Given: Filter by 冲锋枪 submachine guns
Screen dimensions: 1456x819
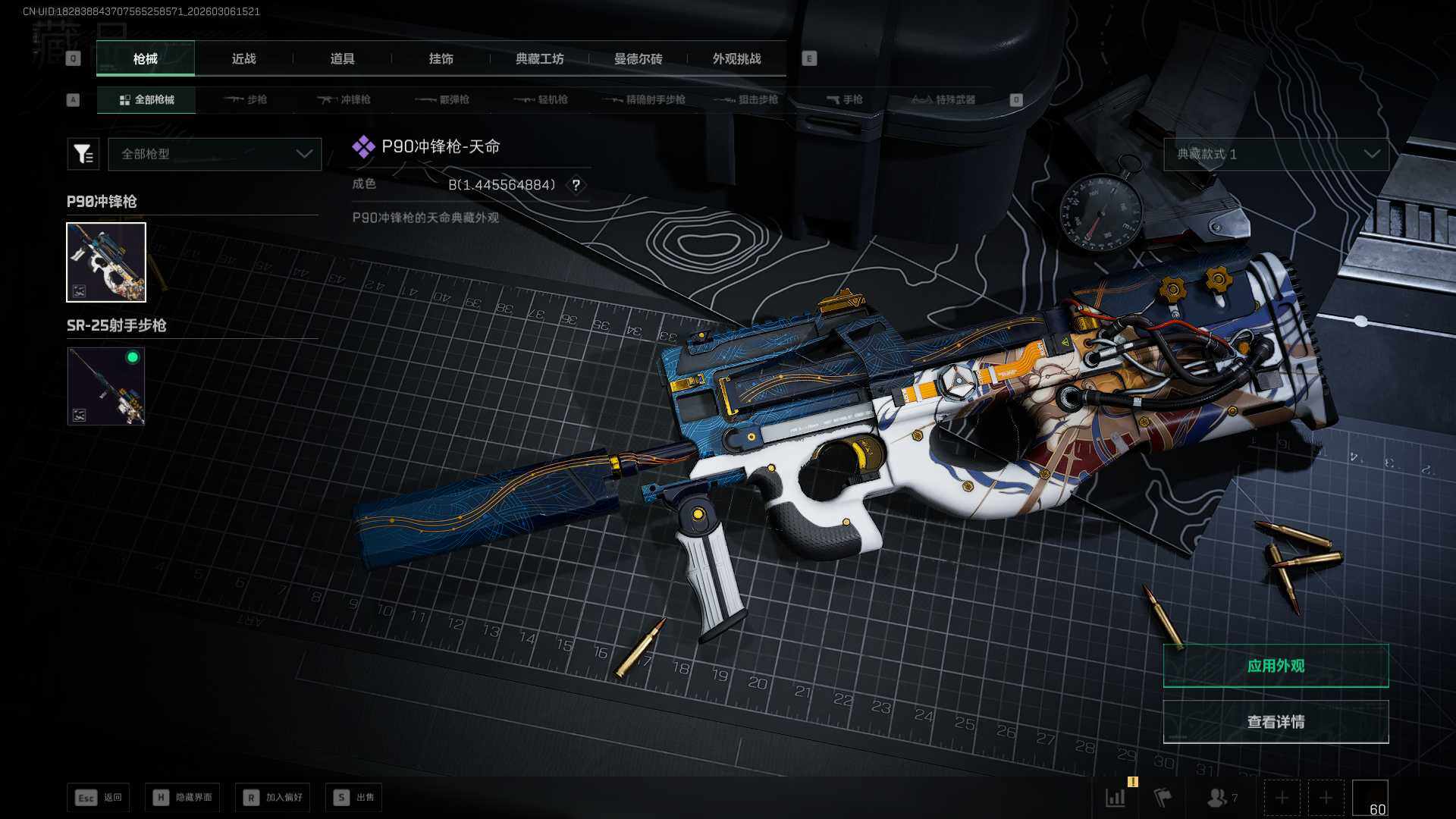Looking at the screenshot, I should (344, 100).
